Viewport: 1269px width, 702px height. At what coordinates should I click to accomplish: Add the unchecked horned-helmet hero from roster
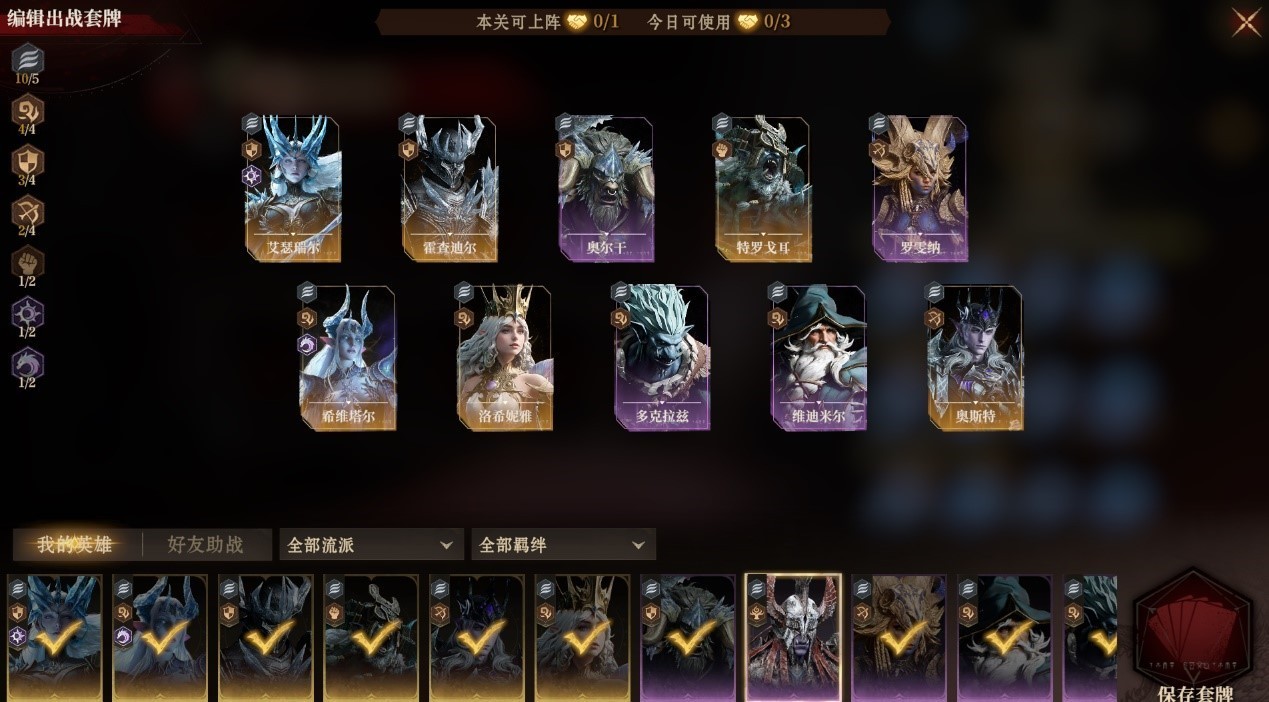(793, 637)
